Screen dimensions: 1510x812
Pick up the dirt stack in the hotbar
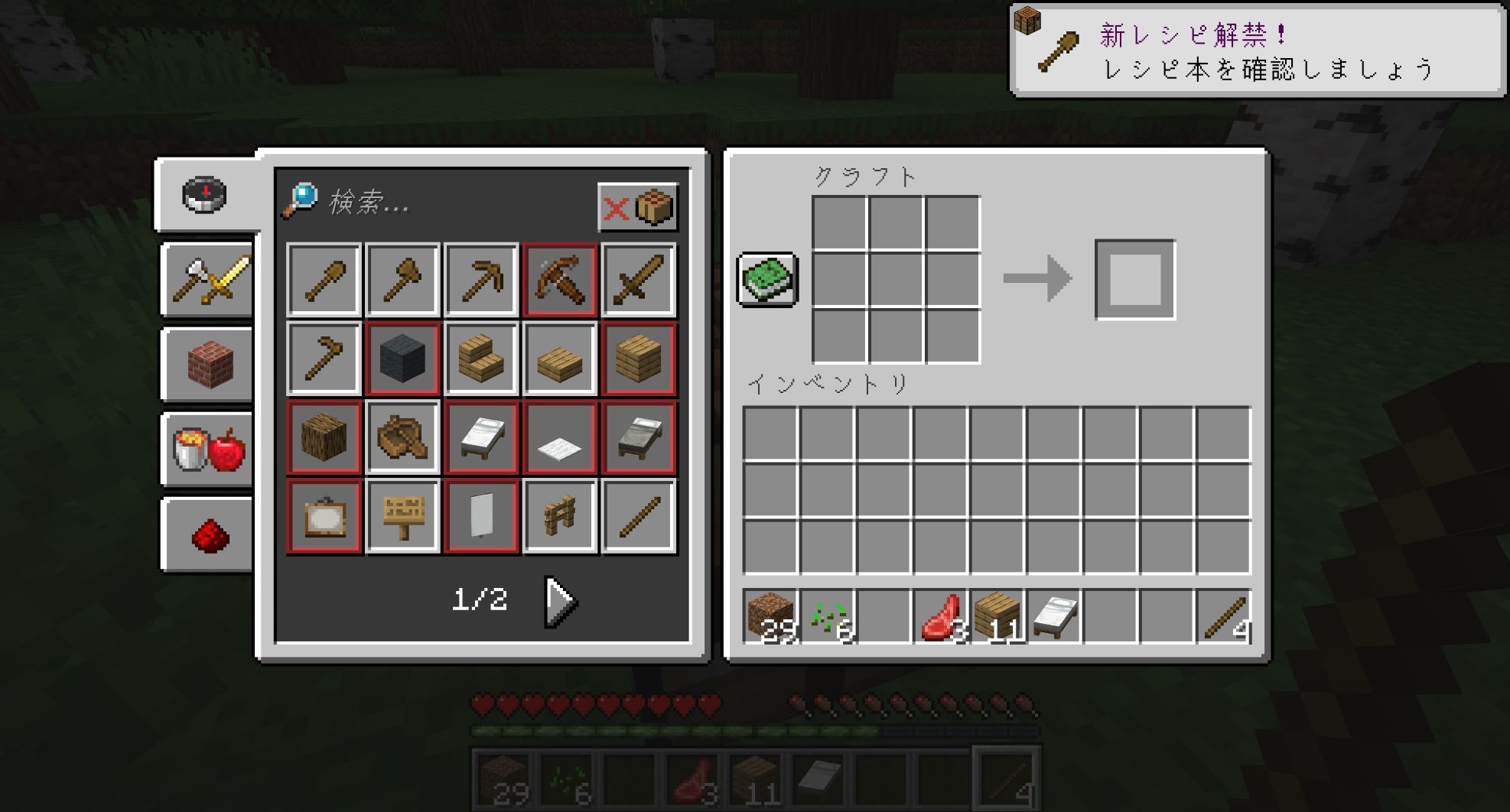(x=771, y=616)
